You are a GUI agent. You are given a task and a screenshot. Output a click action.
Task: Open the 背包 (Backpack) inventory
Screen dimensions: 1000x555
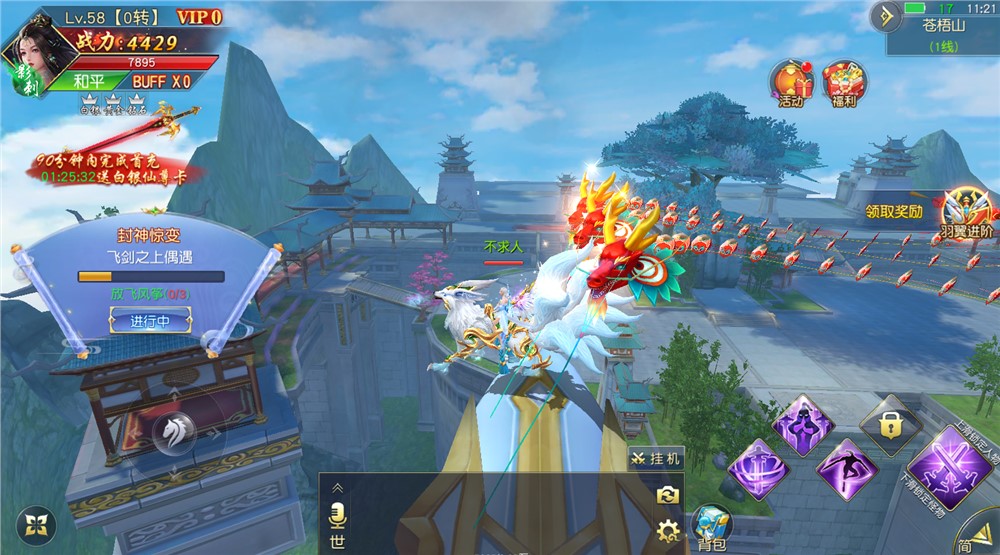(x=712, y=525)
